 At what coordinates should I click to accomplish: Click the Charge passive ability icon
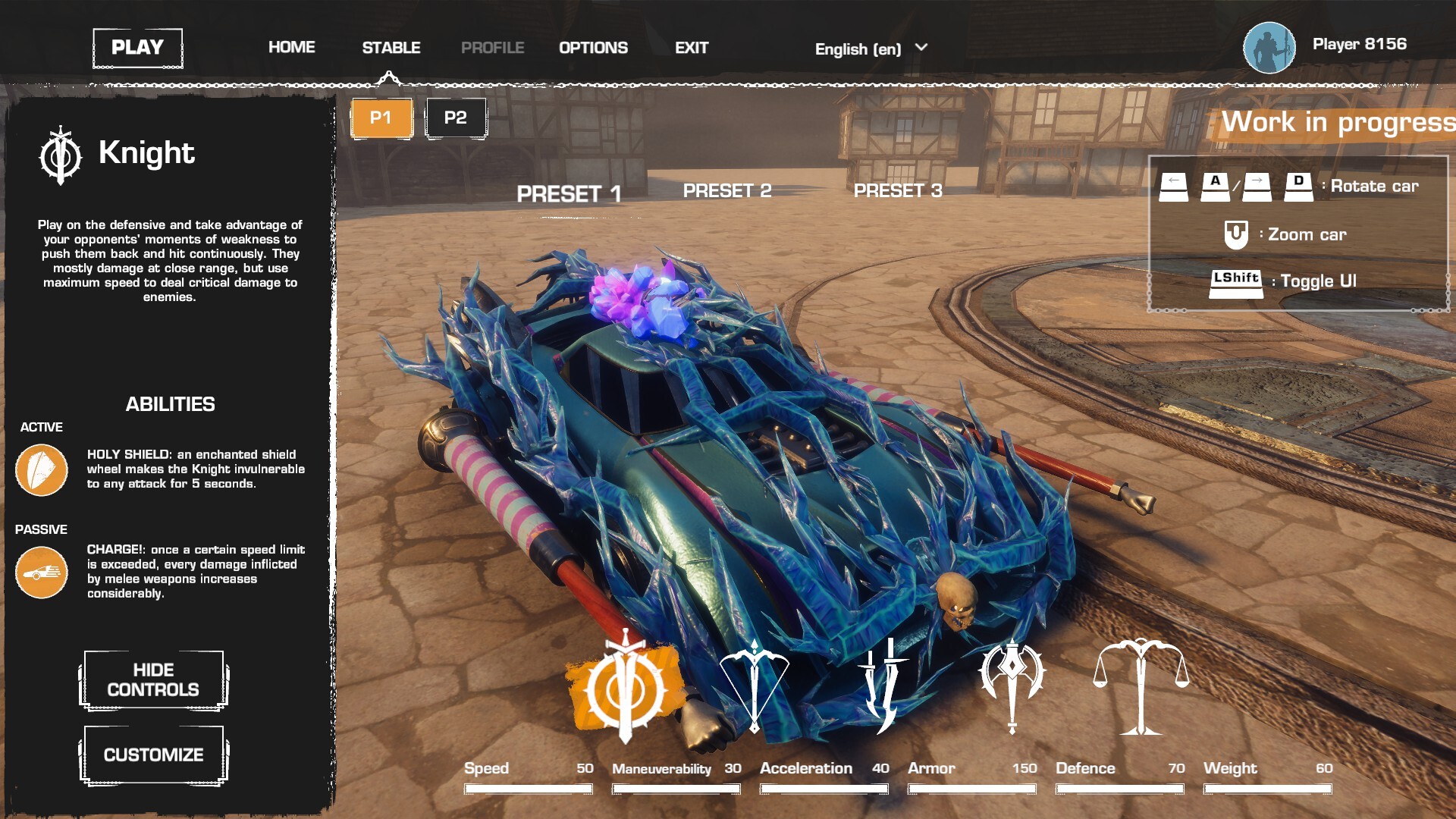pos(41,576)
